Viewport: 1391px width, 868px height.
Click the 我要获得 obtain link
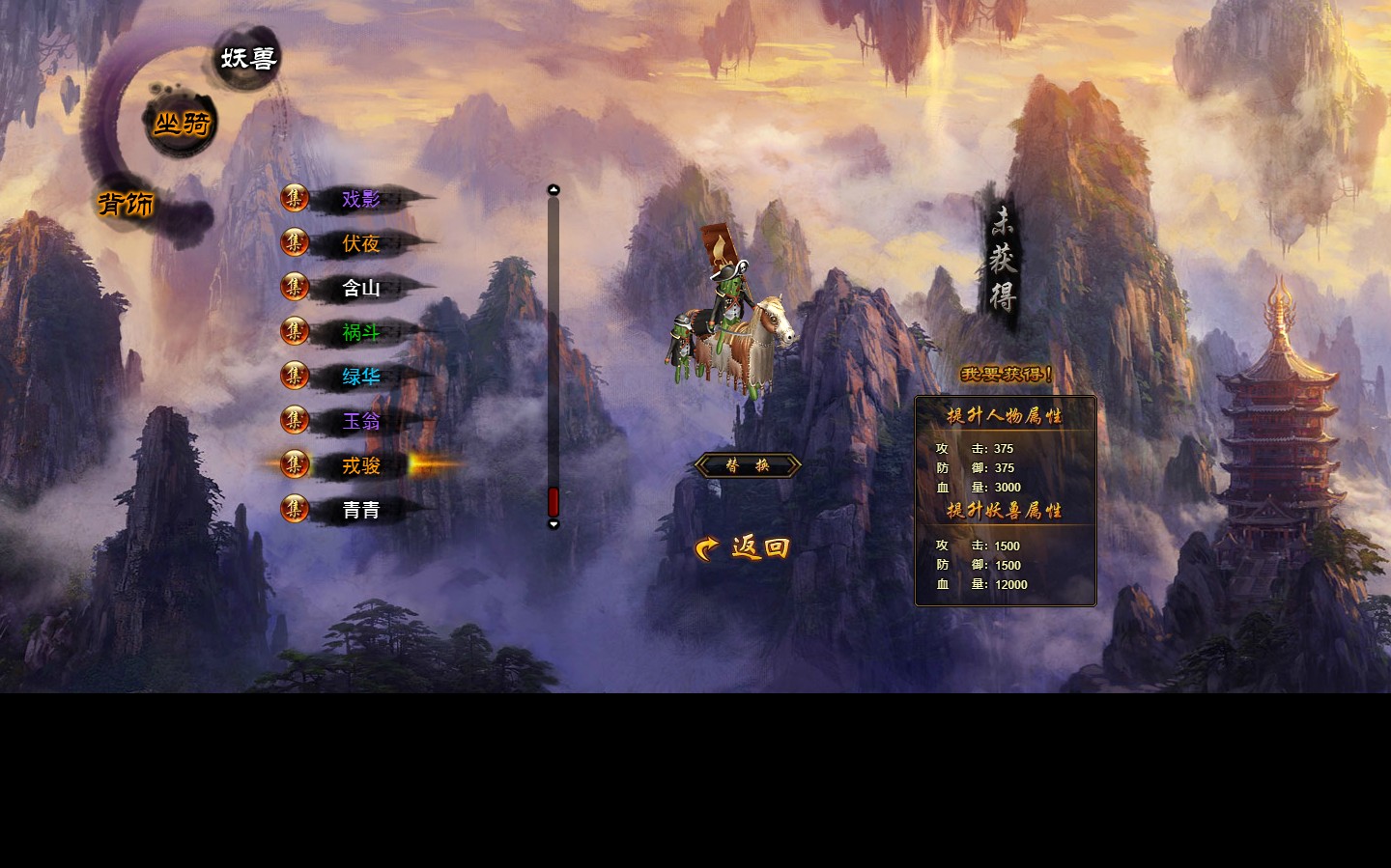1006,375
